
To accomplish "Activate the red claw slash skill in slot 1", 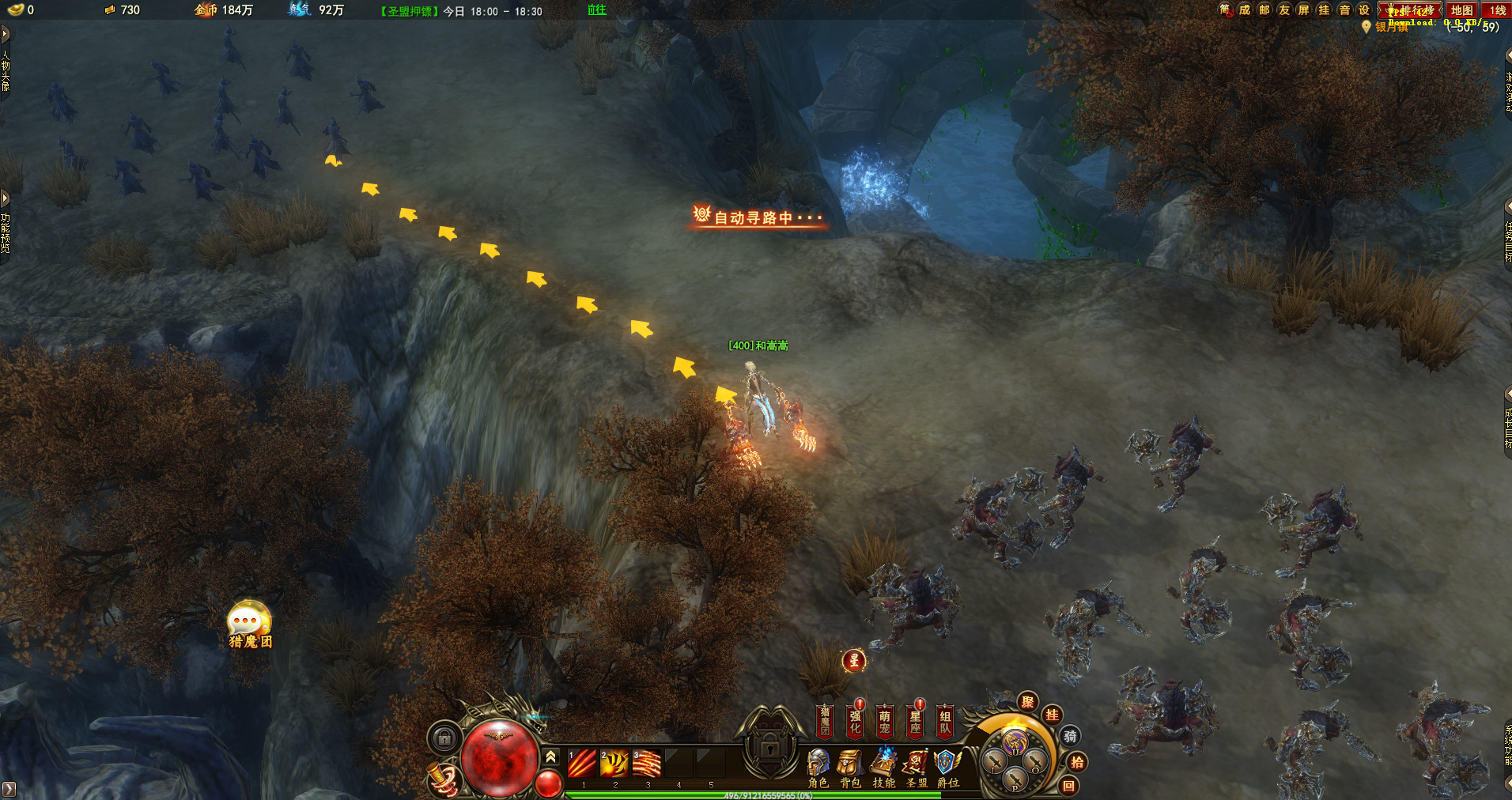I will point(582,764).
